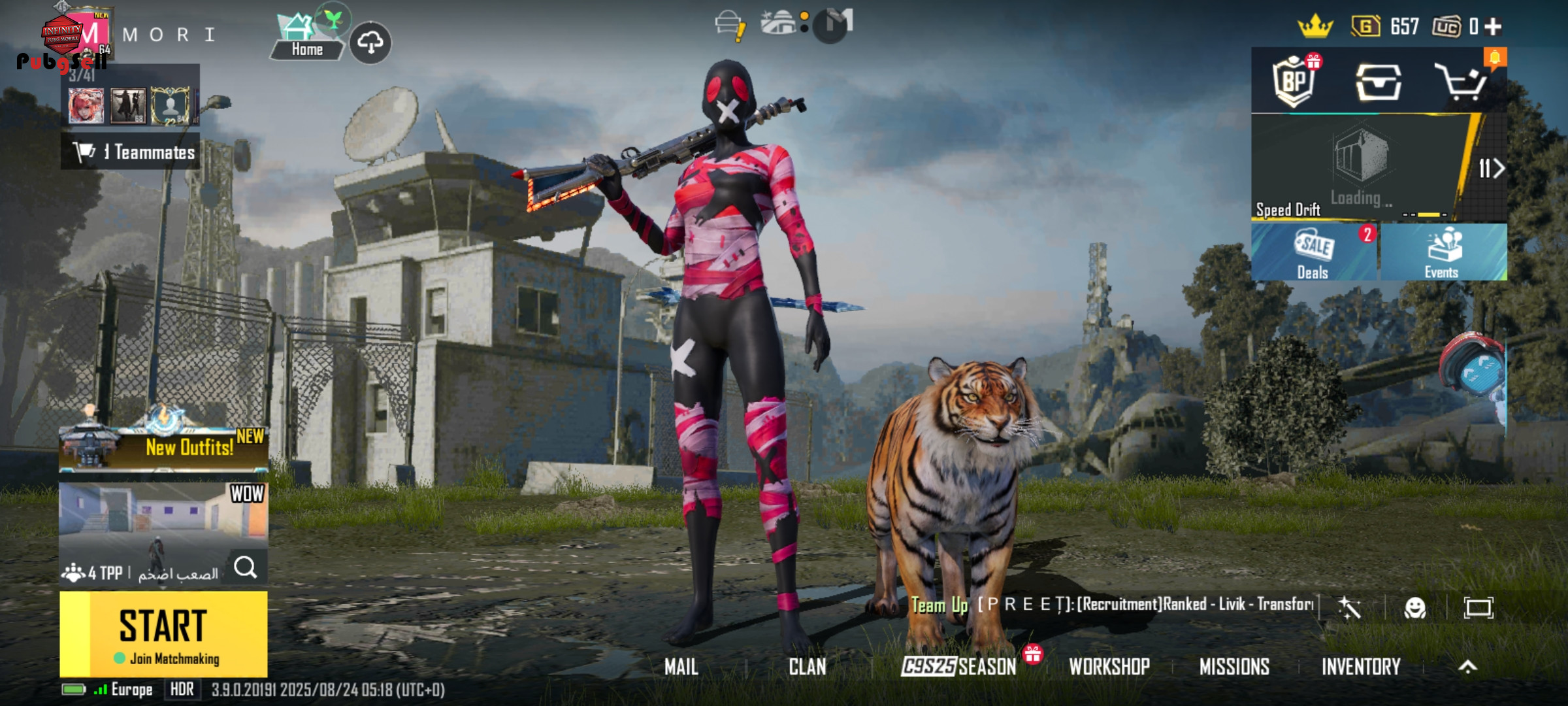Open the Inventory
Image resolution: width=1568 pixels, height=706 pixels.
click(x=1361, y=667)
